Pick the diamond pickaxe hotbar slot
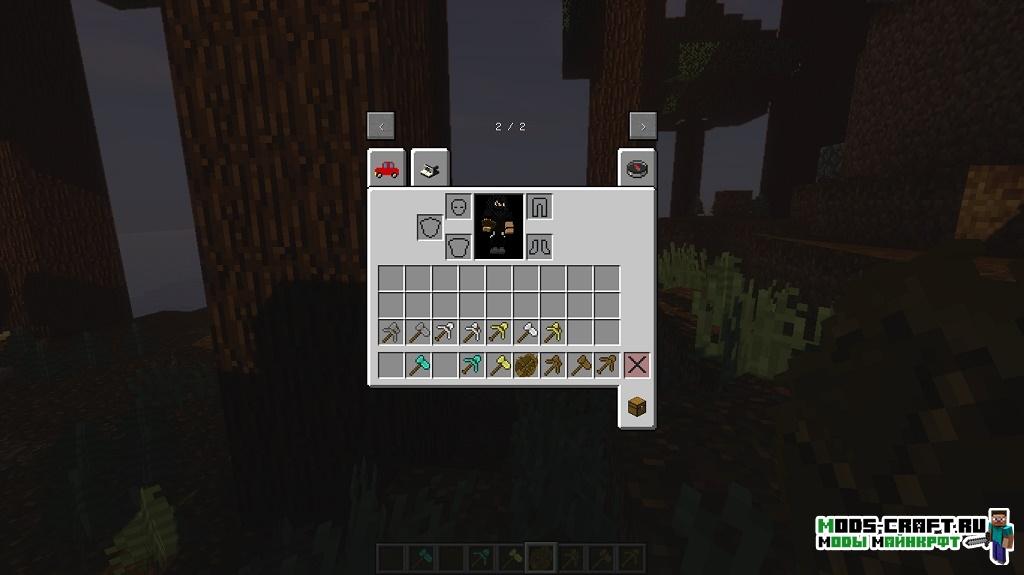 (x=472, y=365)
